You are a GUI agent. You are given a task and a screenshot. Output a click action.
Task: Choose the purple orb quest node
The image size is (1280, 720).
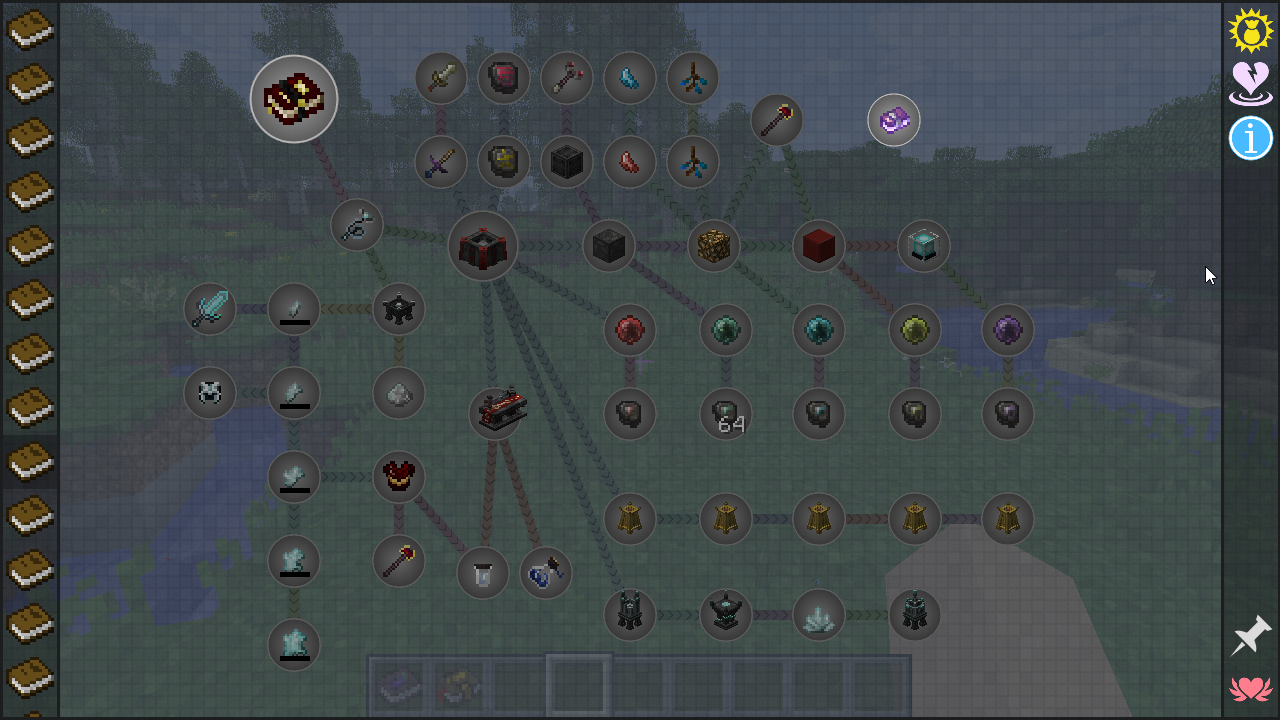1008,330
